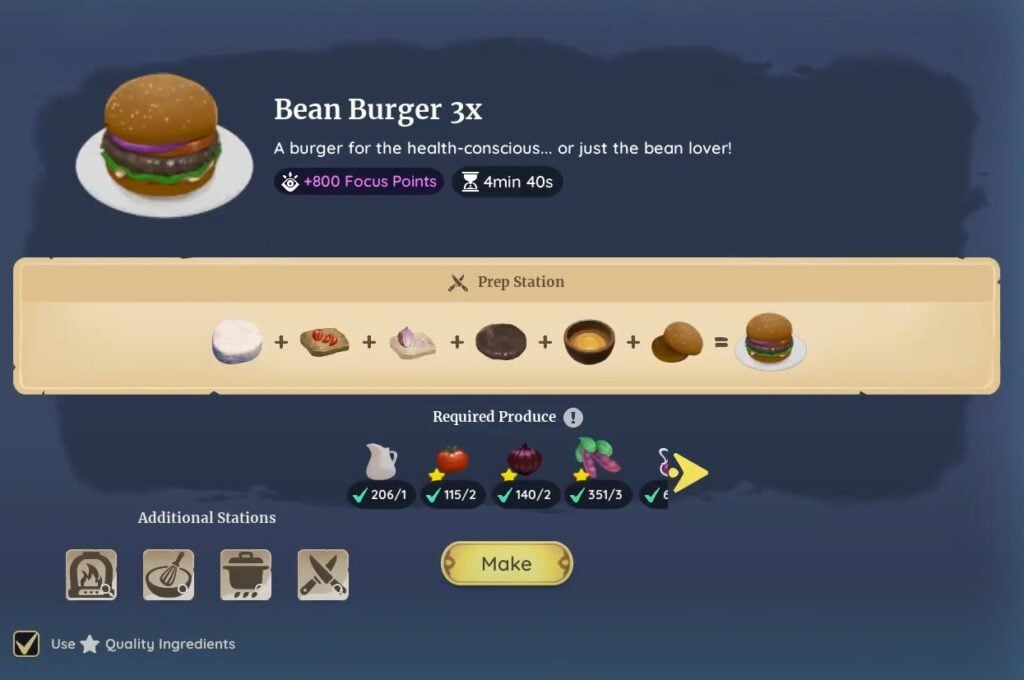Click the bean patty ingredient
The height and width of the screenshot is (680, 1024).
tap(500, 341)
